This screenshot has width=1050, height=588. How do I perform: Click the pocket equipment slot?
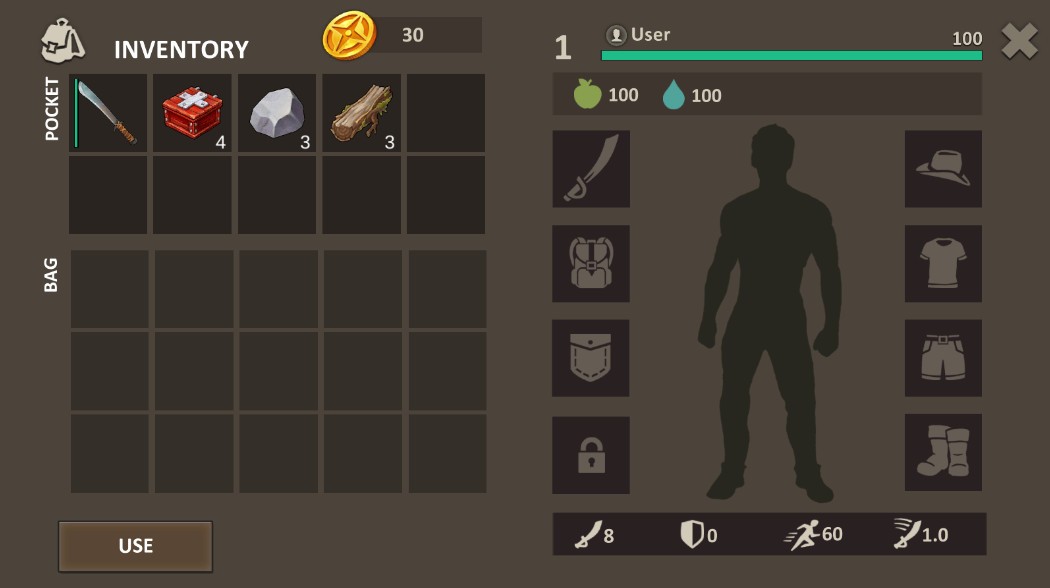click(x=591, y=358)
